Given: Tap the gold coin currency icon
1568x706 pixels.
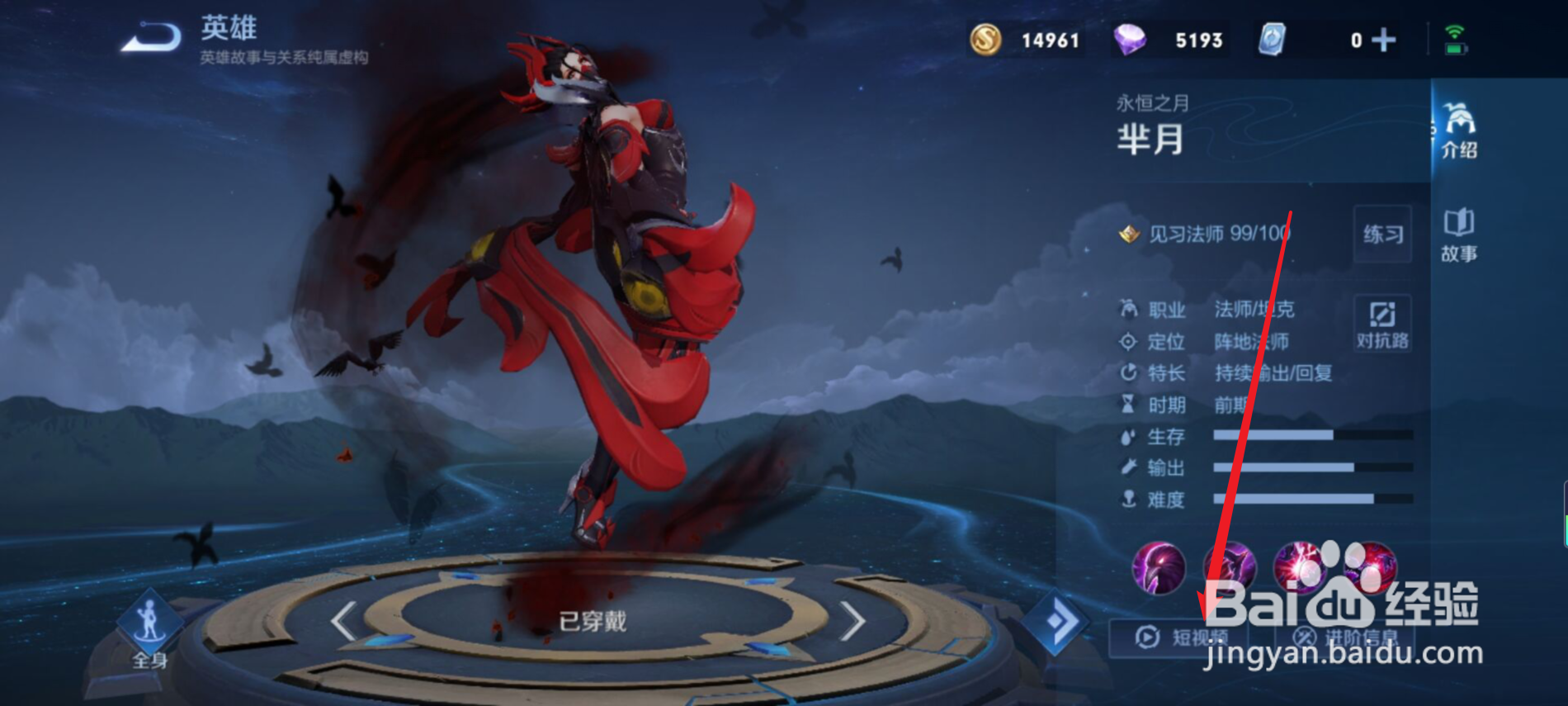Looking at the screenshot, I should tap(987, 38).
